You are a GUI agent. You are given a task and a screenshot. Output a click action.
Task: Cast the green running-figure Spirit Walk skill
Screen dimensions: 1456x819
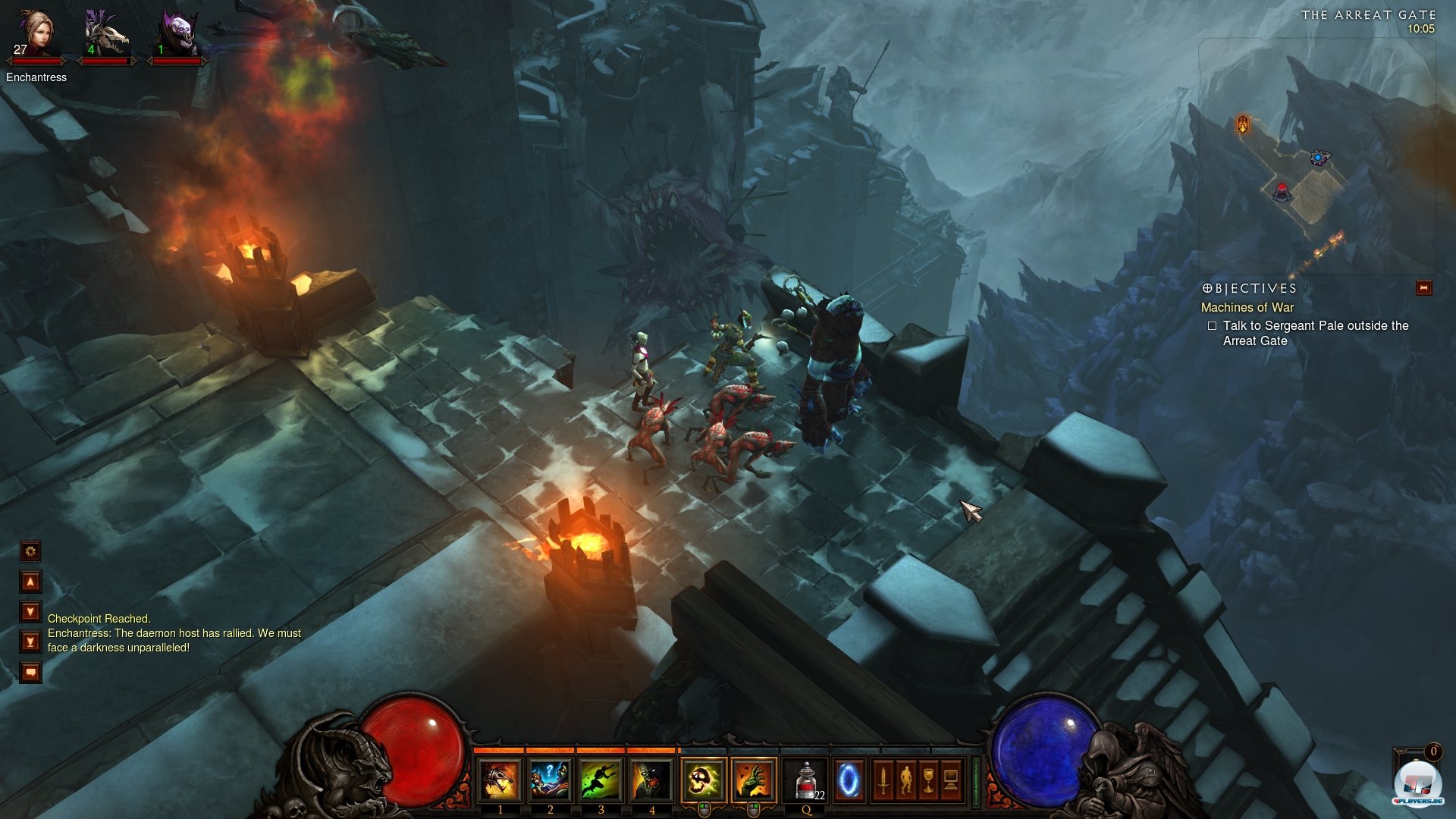[601, 780]
